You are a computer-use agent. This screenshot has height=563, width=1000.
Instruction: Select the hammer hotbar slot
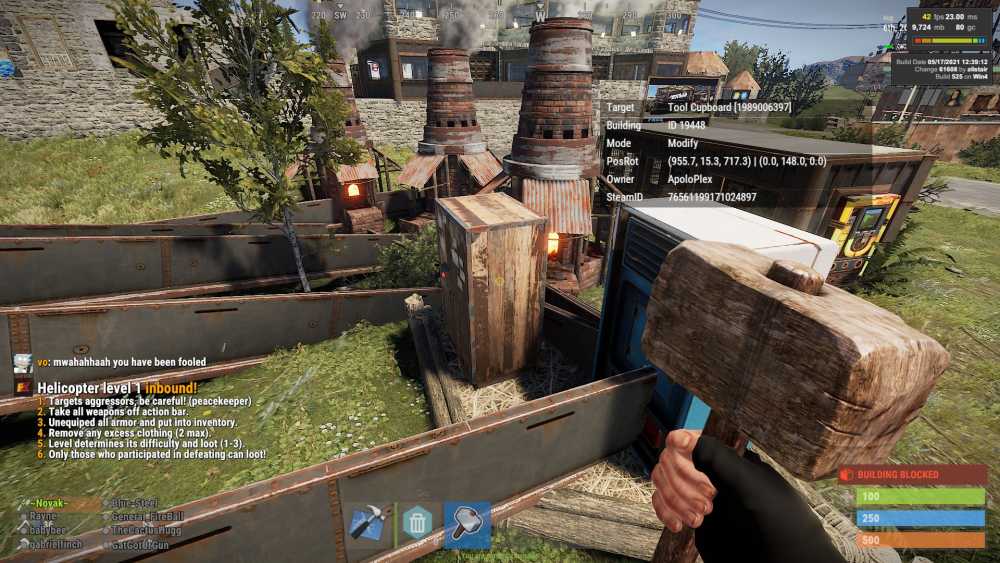click(x=467, y=523)
